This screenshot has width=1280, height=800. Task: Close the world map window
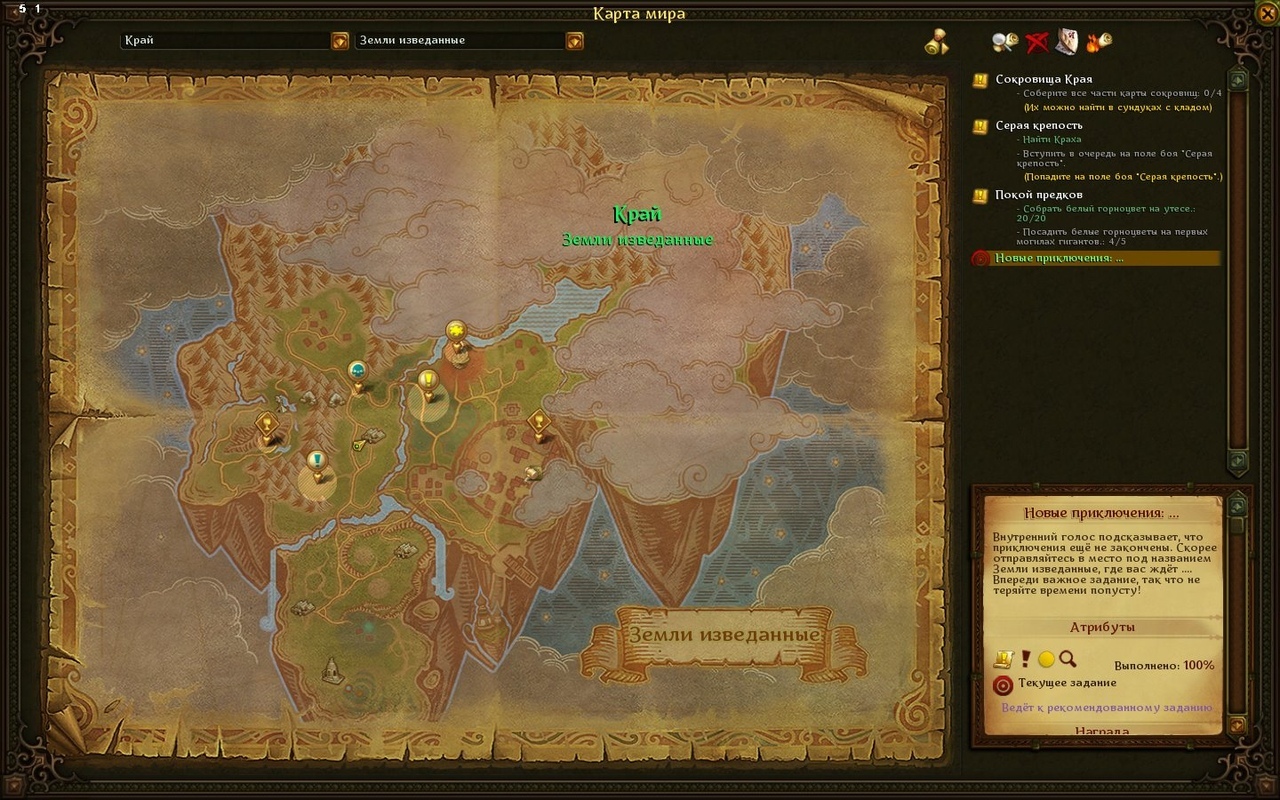1267,13
